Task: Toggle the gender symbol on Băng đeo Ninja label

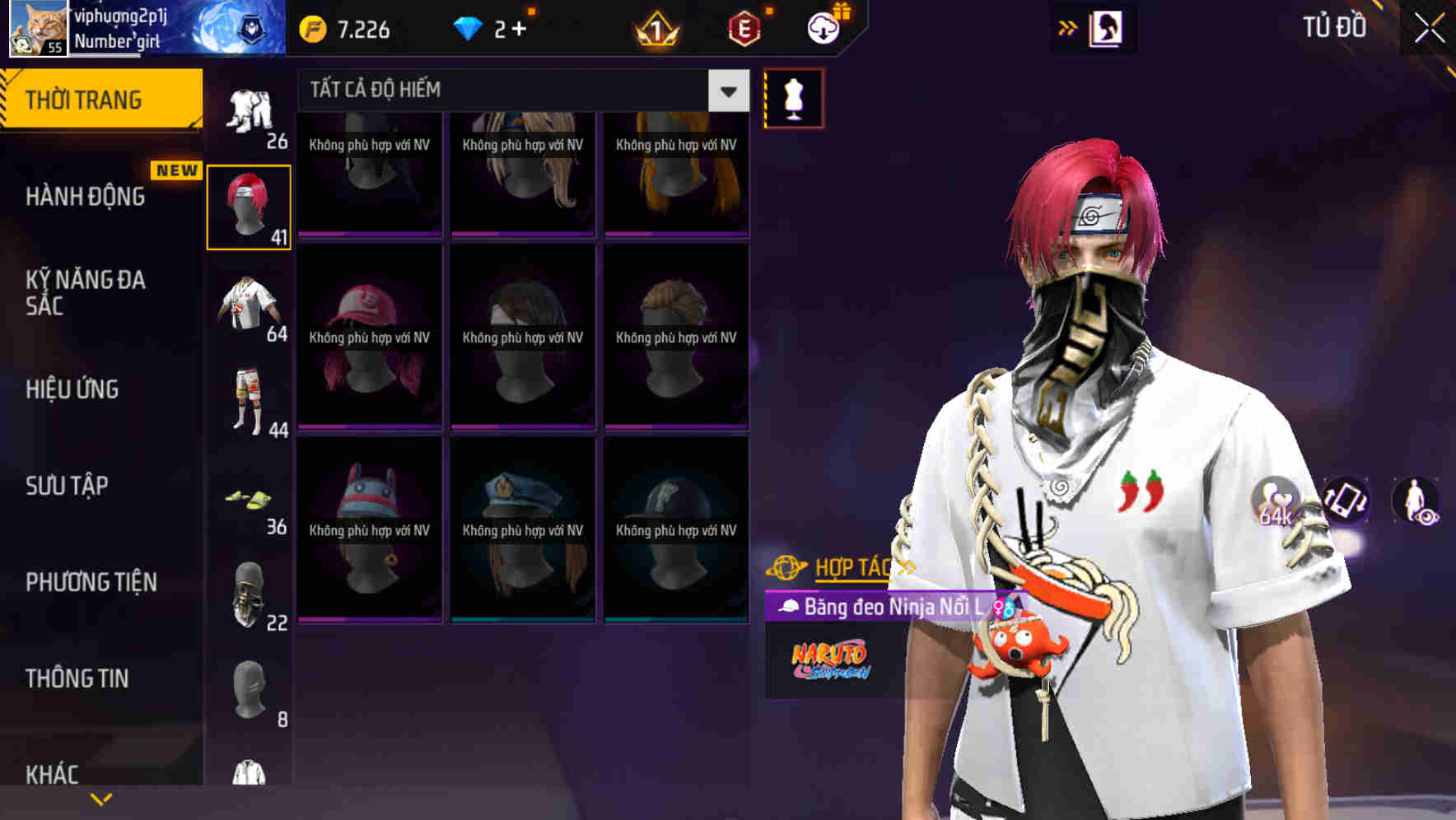Action: [1004, 608]
